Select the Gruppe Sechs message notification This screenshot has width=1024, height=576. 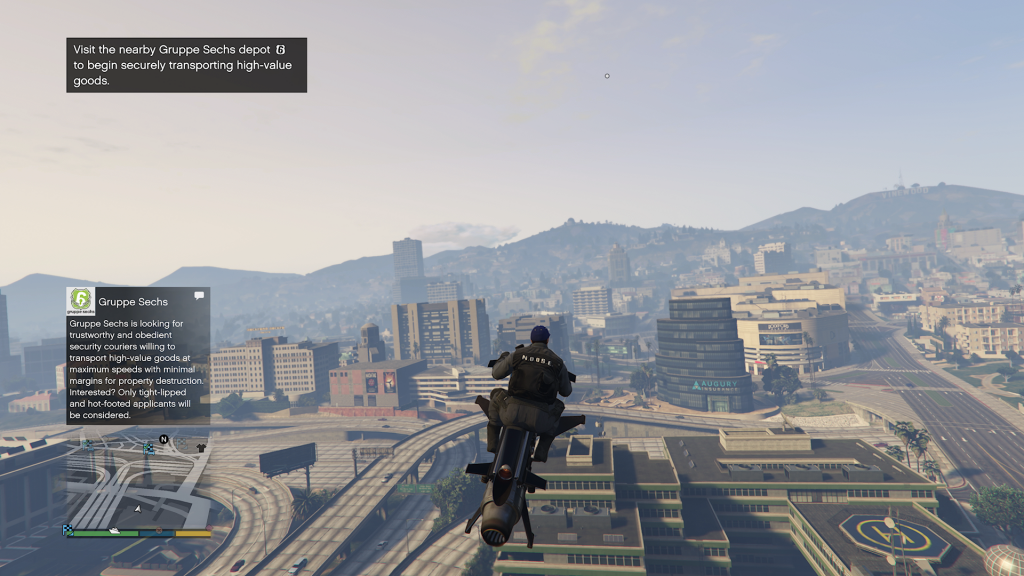click(x=138, y=355)
